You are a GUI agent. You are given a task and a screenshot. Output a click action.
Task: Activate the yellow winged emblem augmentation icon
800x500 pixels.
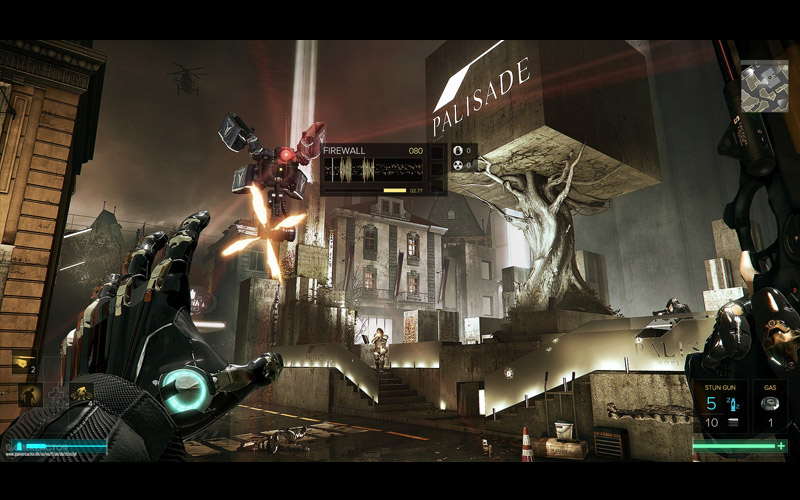click(x=80, y=393)
